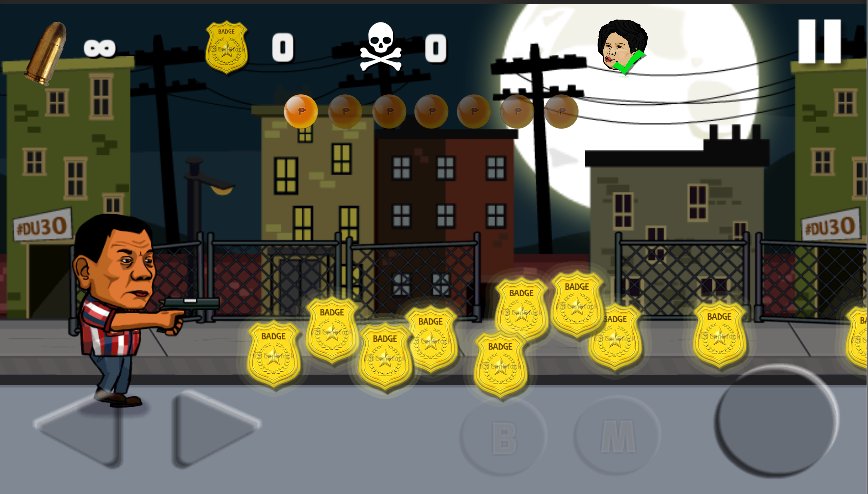
Task: Tap the large round fire button
Action: pos(776,421)
